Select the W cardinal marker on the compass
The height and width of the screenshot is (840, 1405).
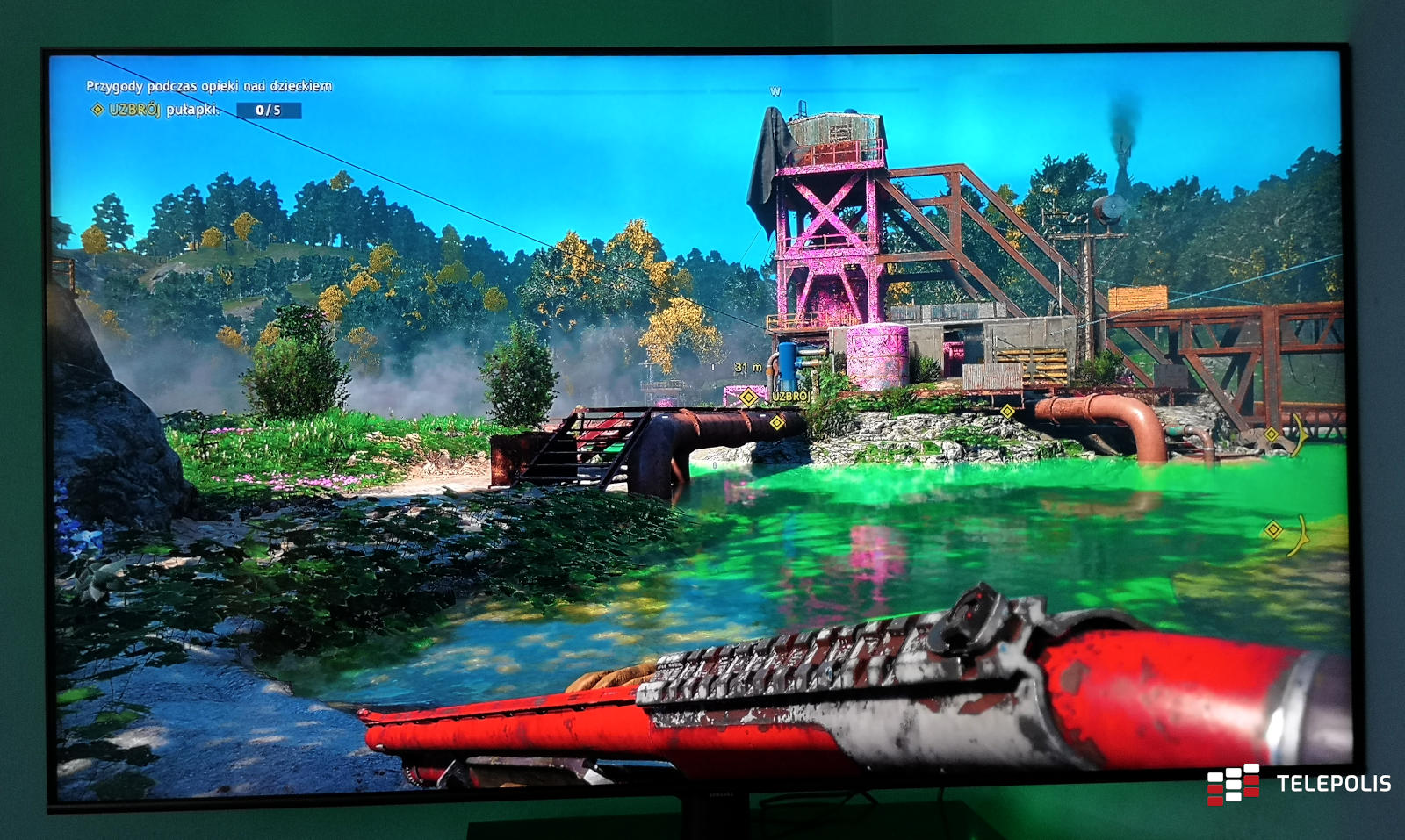[776, 90]
